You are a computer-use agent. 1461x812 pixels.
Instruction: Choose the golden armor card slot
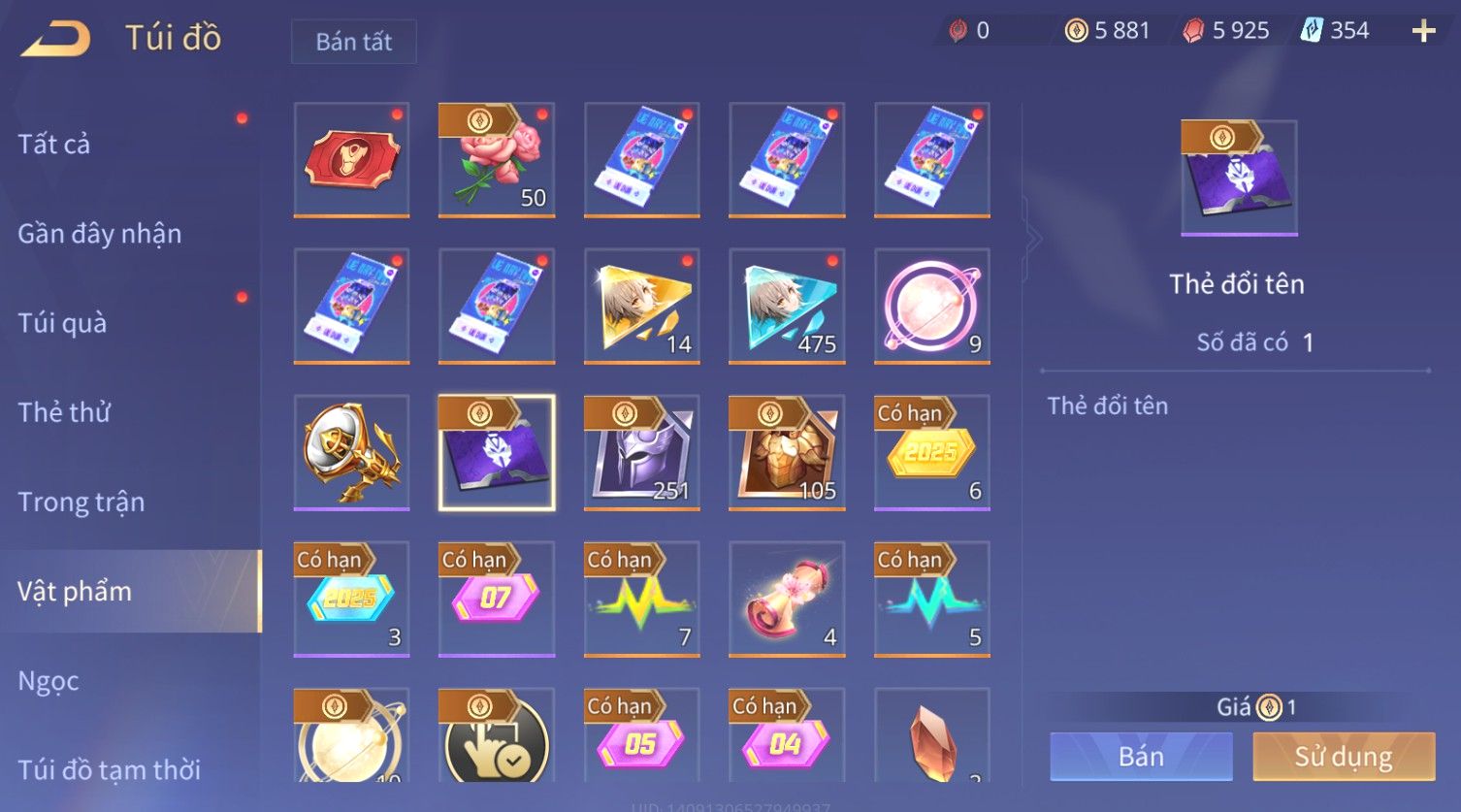[x=787, y=452]
